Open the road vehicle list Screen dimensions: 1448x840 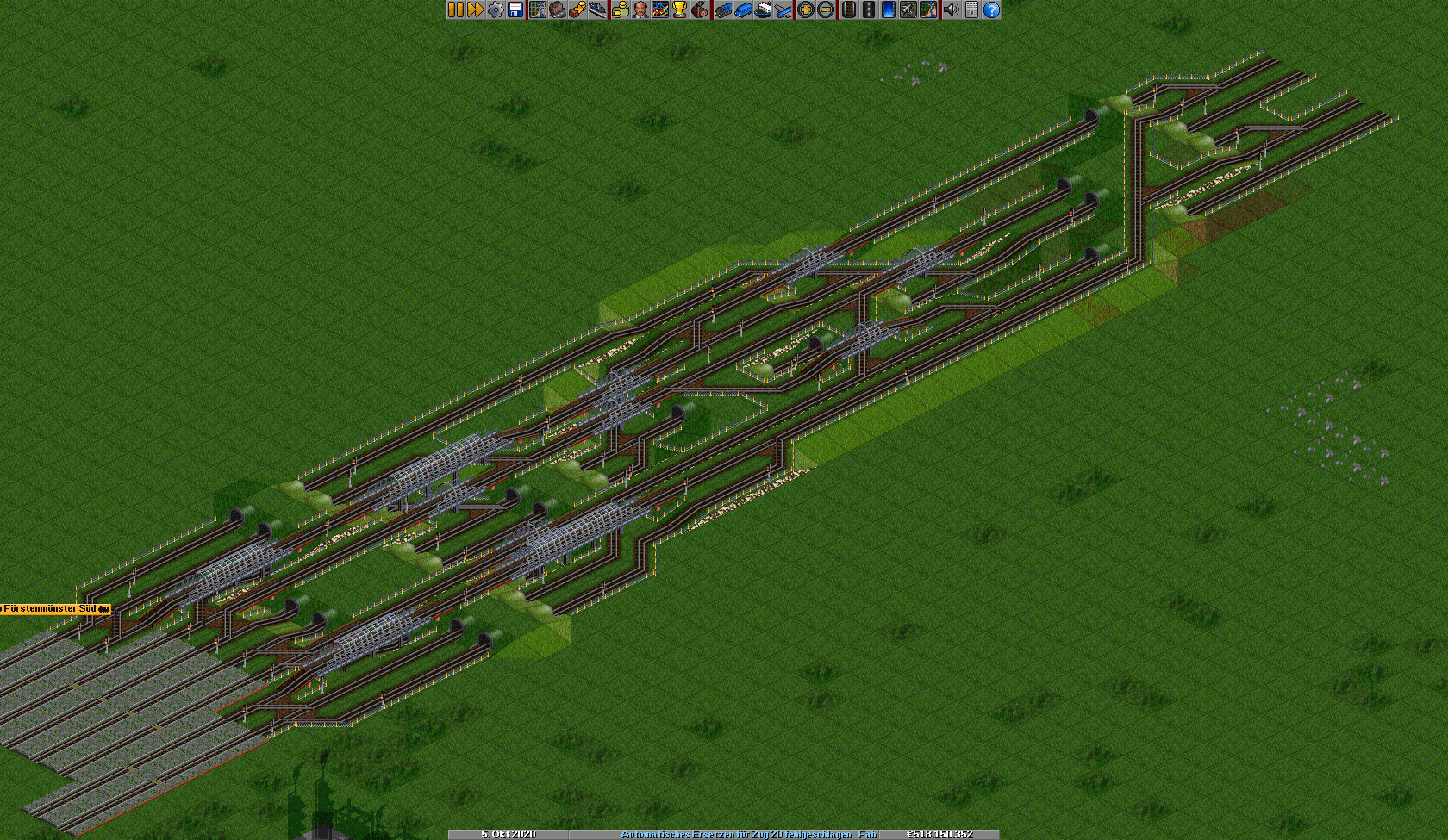tap(743, 9)
